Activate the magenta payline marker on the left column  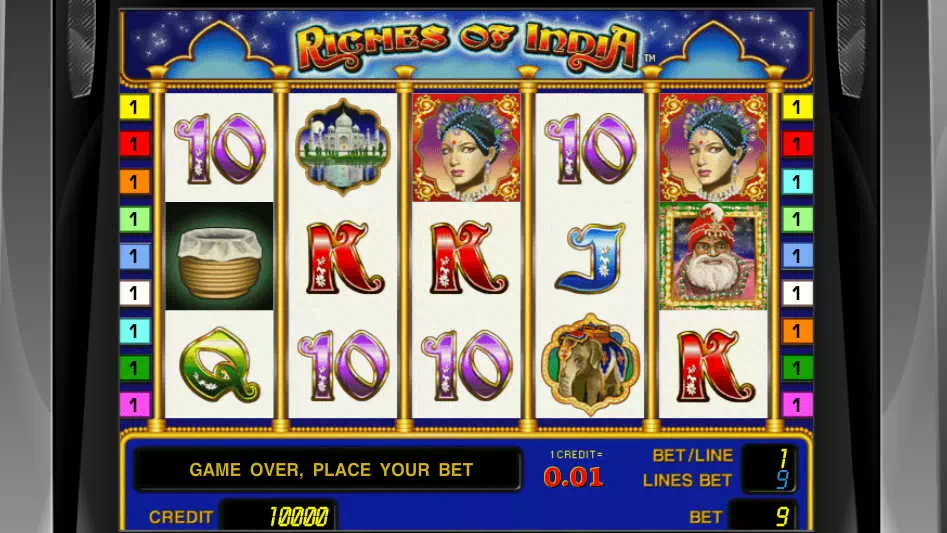click(135, 405)
